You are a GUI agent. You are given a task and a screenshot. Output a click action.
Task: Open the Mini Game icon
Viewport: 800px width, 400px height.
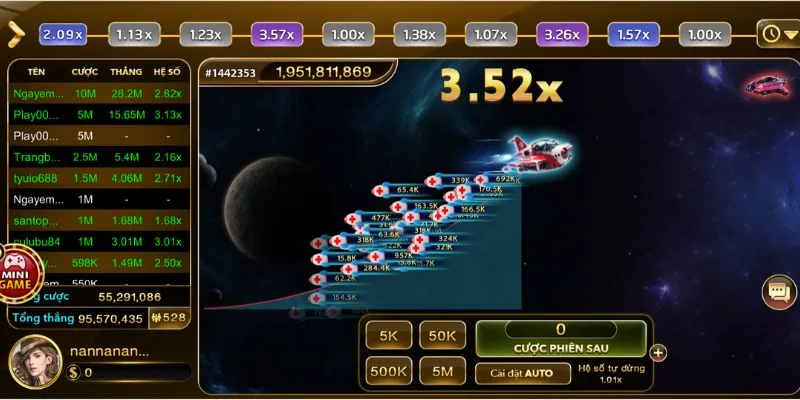[x=20, y=270]
